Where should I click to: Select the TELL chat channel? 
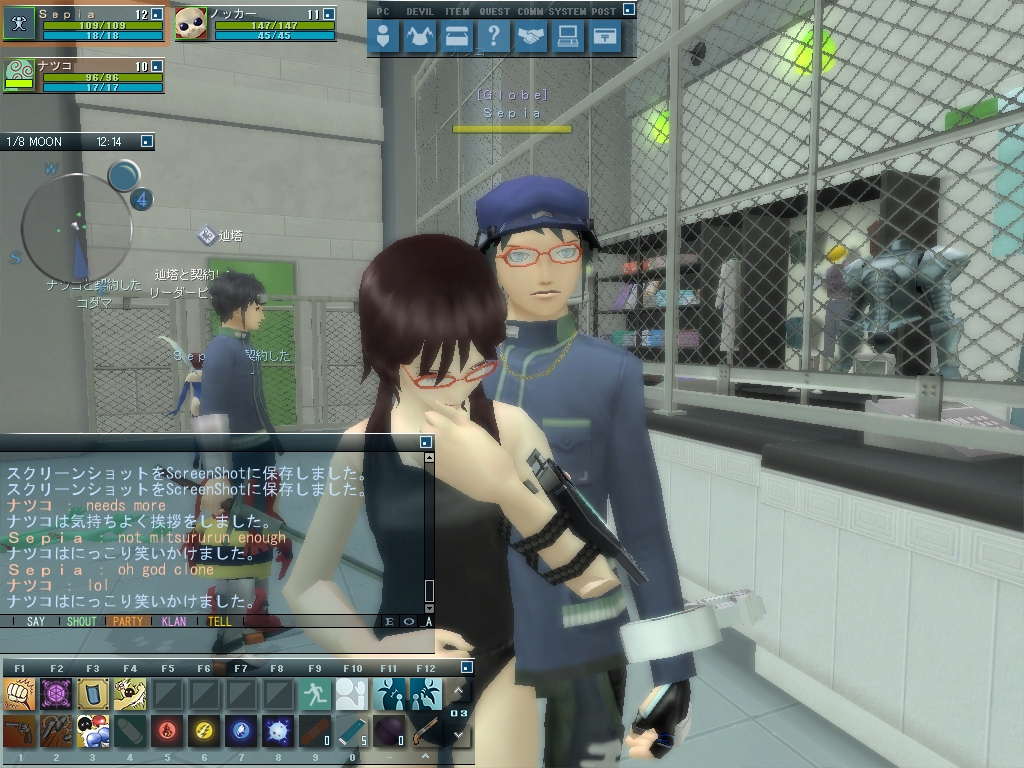(219, 621)
